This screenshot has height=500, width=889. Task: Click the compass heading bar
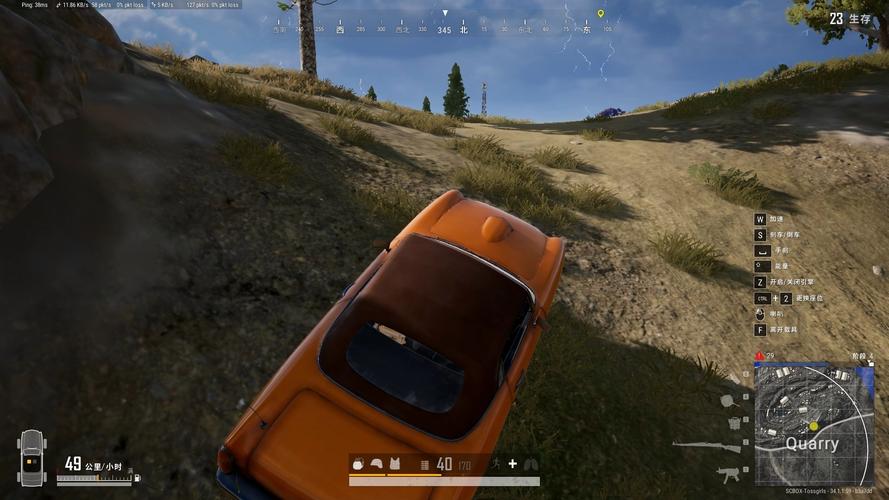click(445, 29)
